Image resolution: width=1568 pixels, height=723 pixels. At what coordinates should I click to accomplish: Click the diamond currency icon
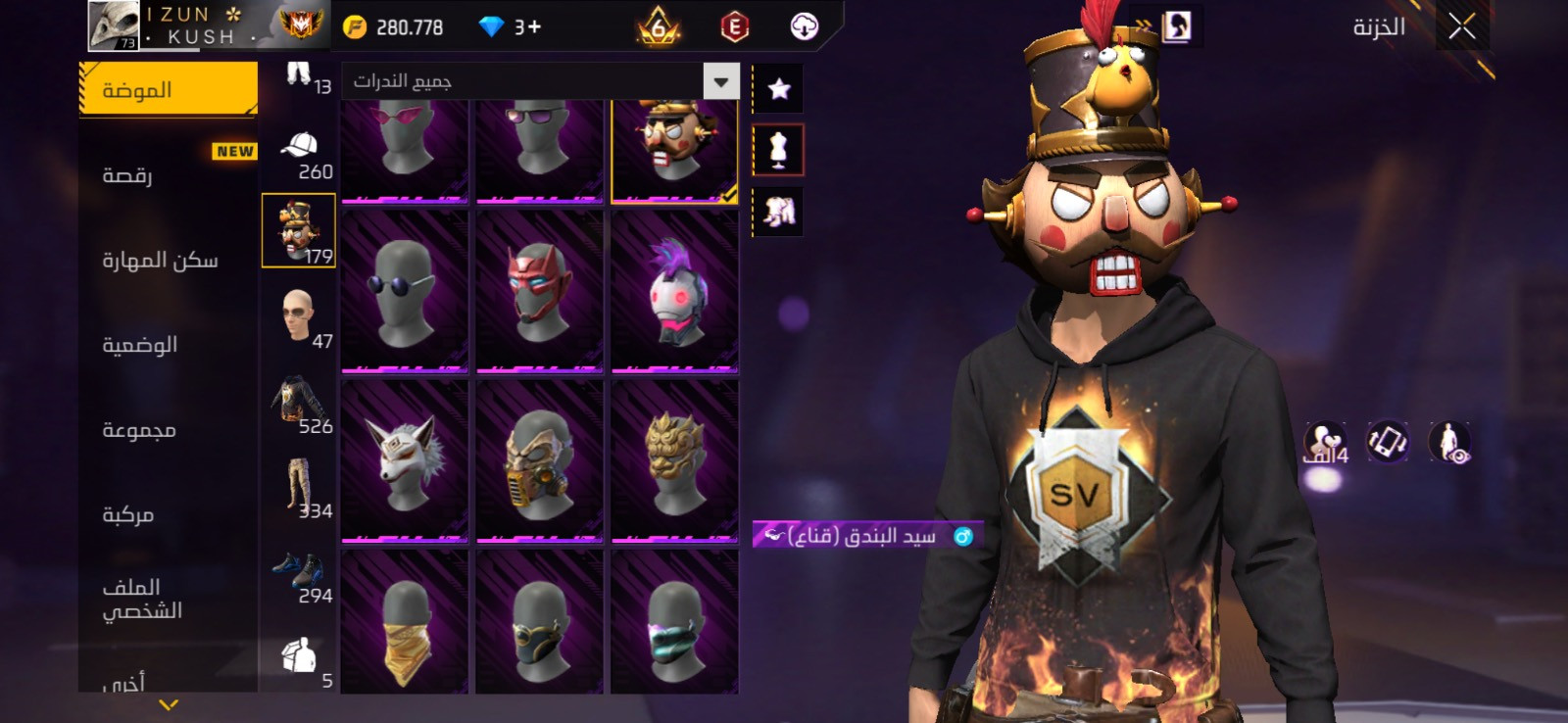tap(491, 27)
